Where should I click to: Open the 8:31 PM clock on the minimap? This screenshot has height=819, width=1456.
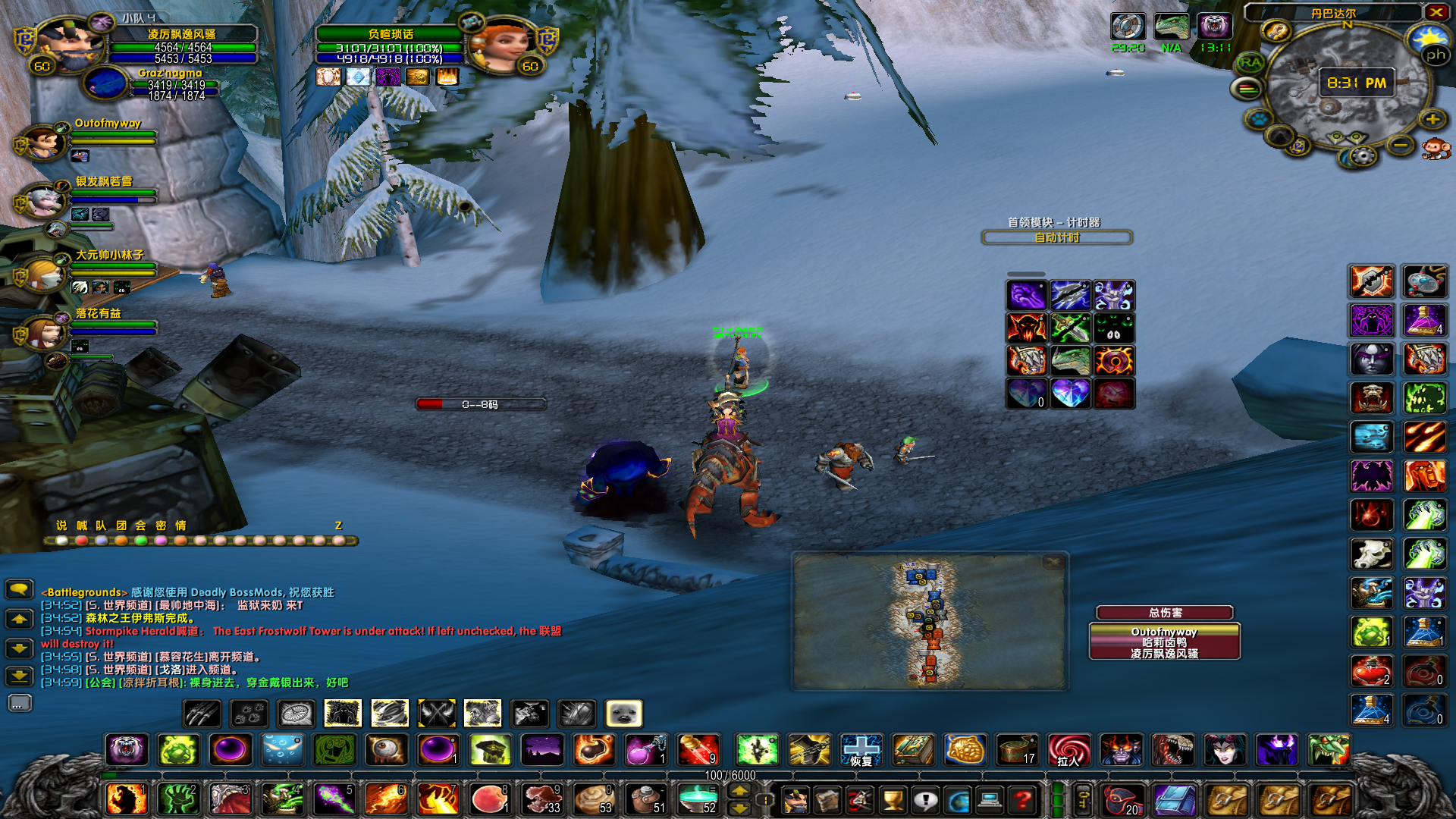[1356, 83]
